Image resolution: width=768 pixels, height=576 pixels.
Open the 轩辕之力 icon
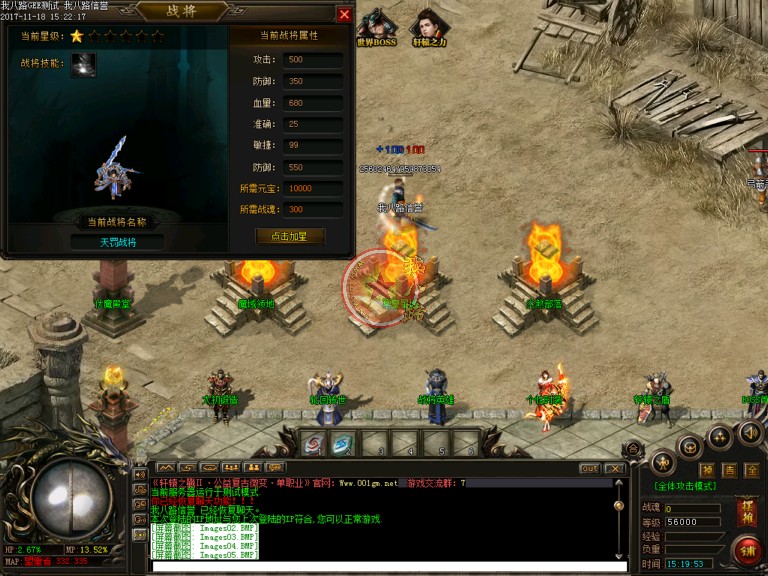(x=429, y=28)
